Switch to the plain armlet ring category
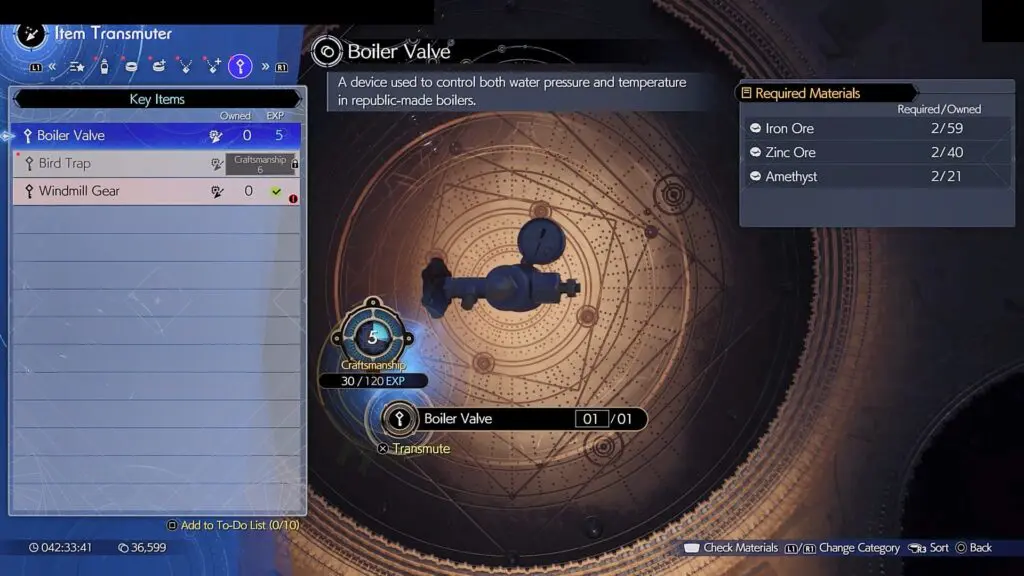Screen dimensions: 1024x576 (132, 67)
